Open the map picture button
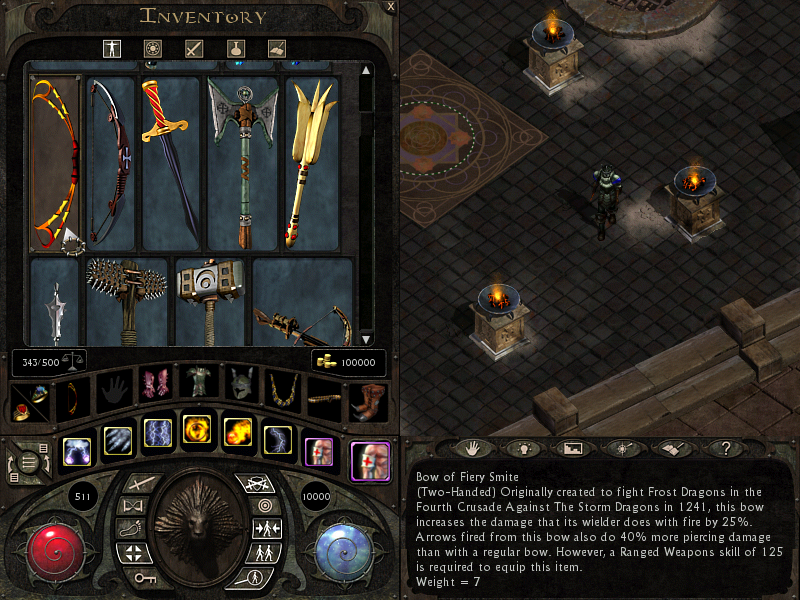800x600 pixels. [x=573, y=448]
